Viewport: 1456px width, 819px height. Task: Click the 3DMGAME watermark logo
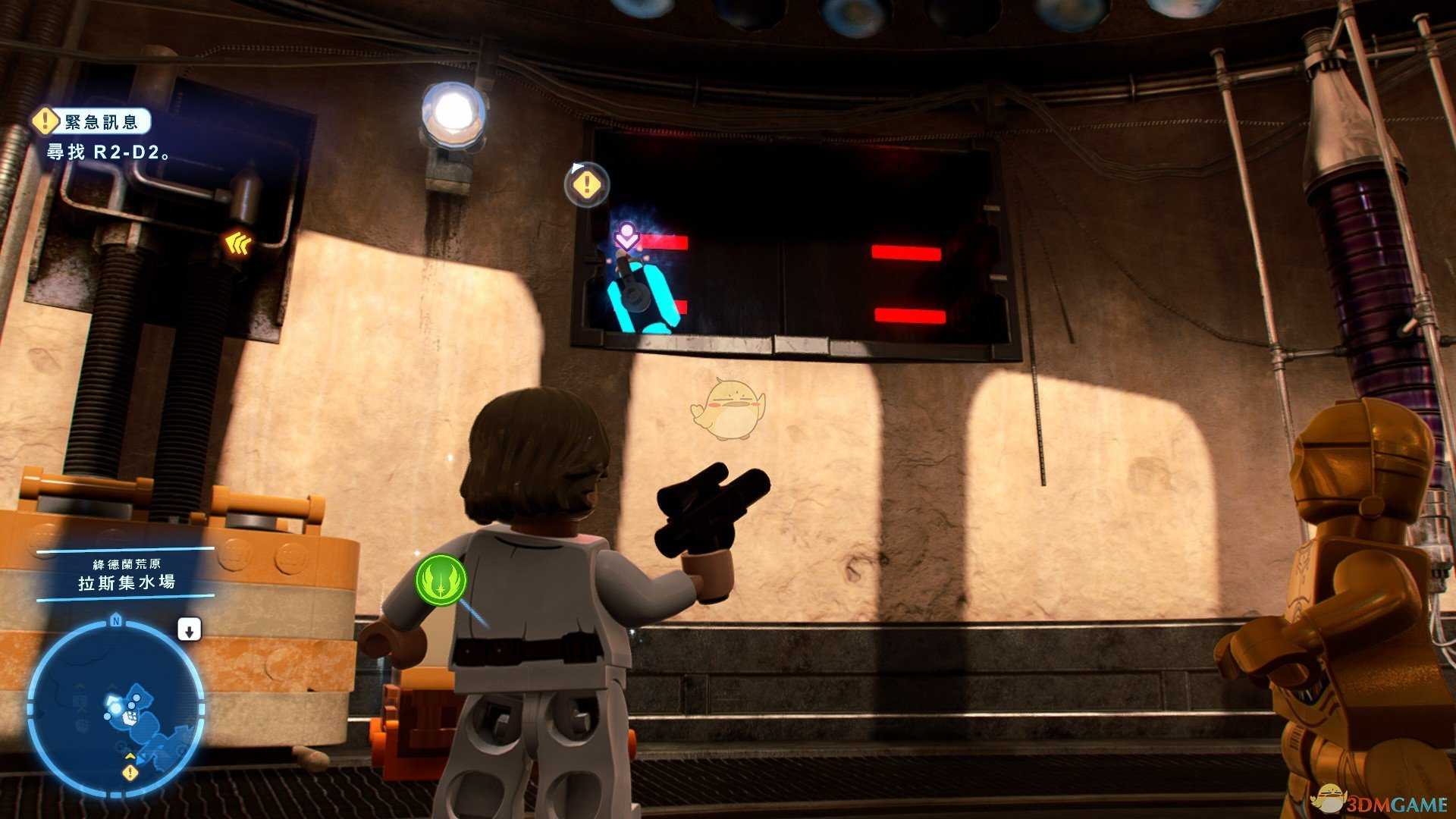point(1380,800)
